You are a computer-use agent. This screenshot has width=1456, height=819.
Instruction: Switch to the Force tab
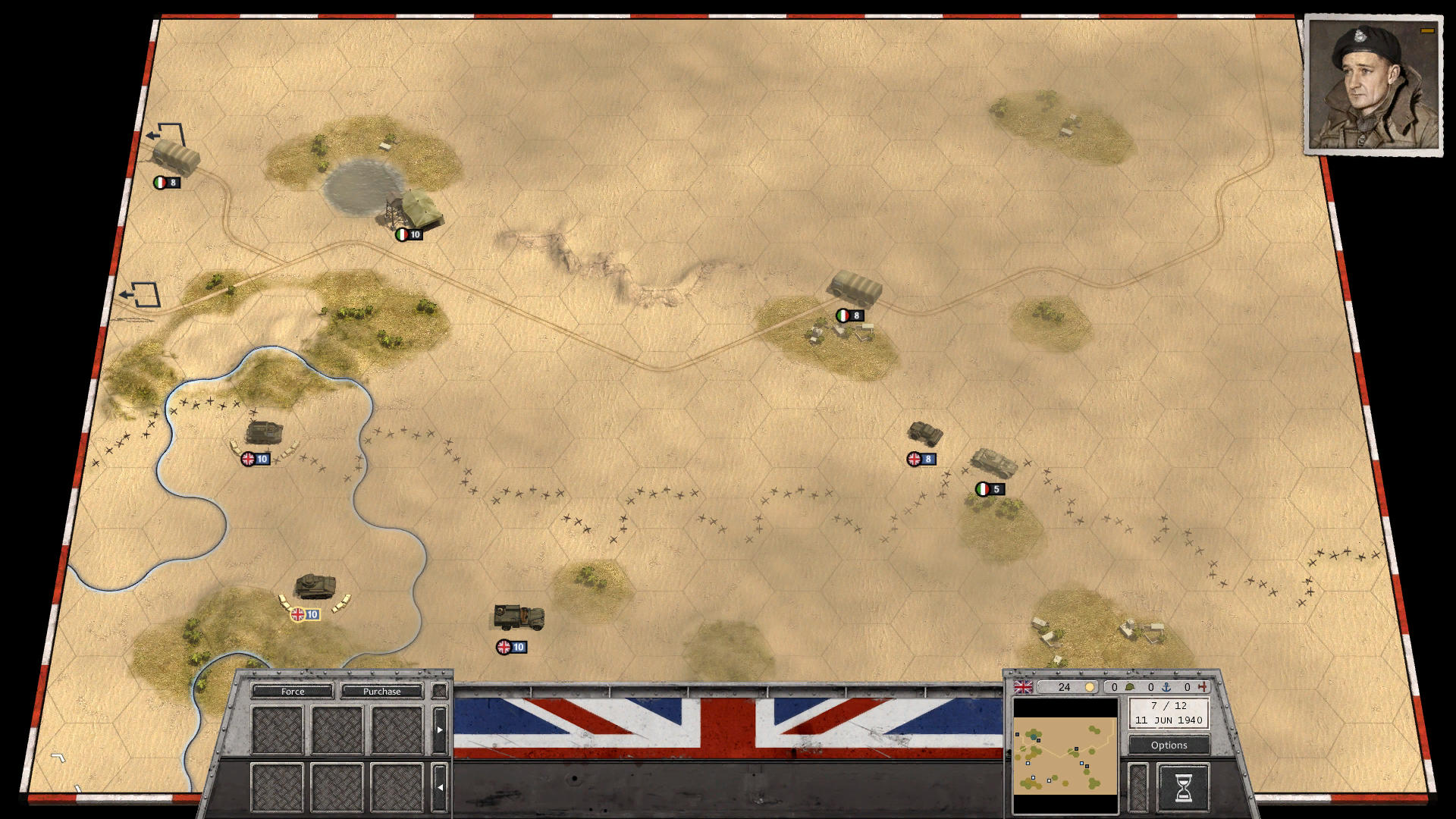(x=293, y=692)
